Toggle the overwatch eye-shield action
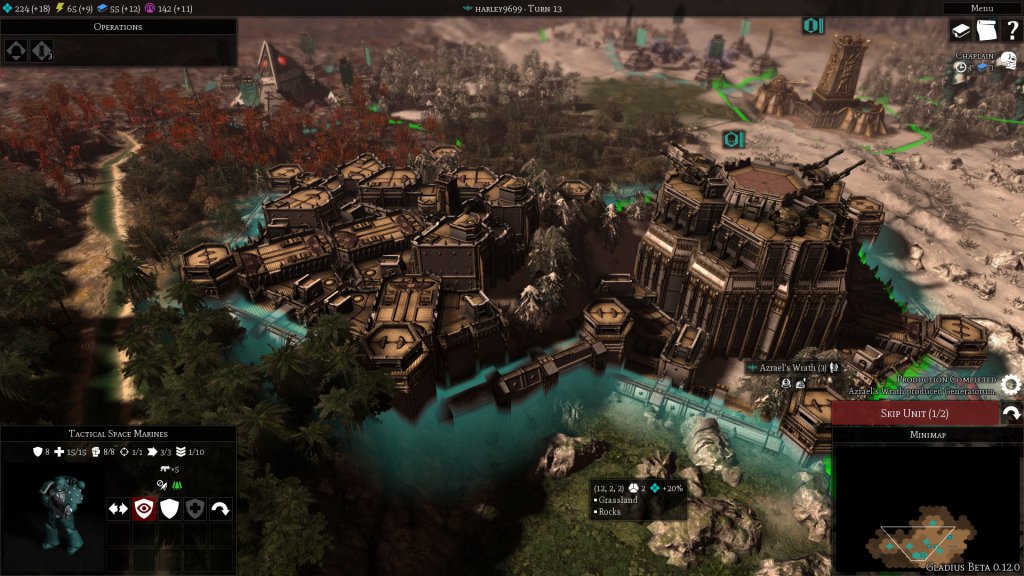Screen dimensions: 1024x576 click(144, 508)
